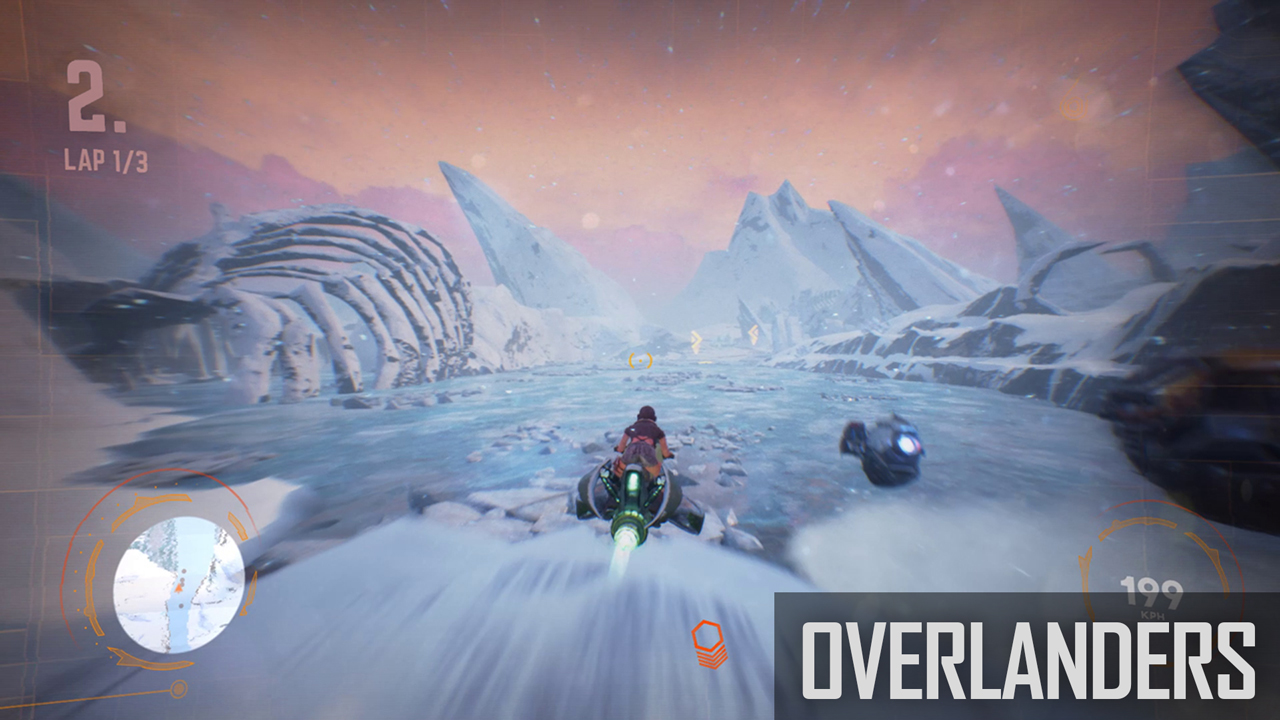Click the dashed arc above the reticle
Viewport: 1280px width, 720px height.
[x=640, y=353]
